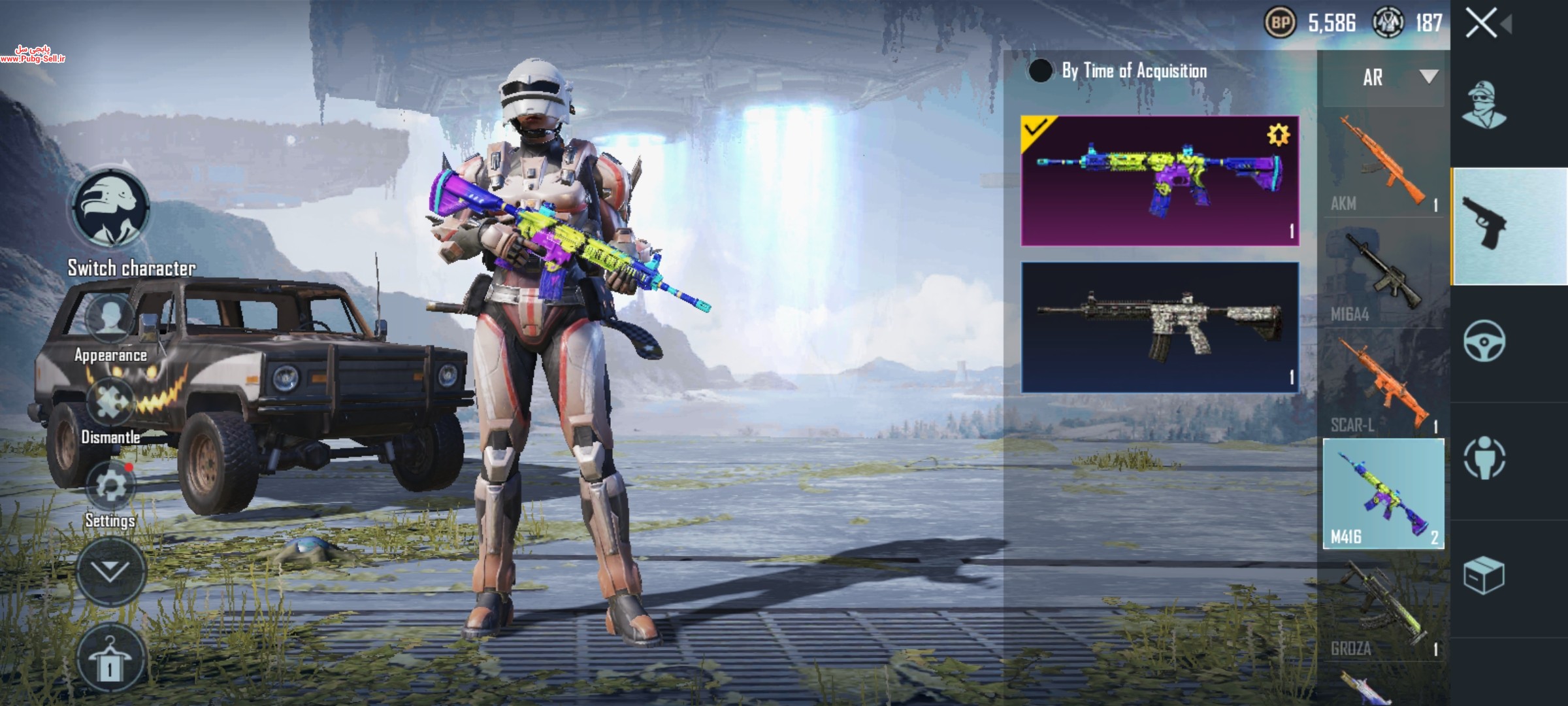Switch to the outfit character tab

pos(1484,105)
